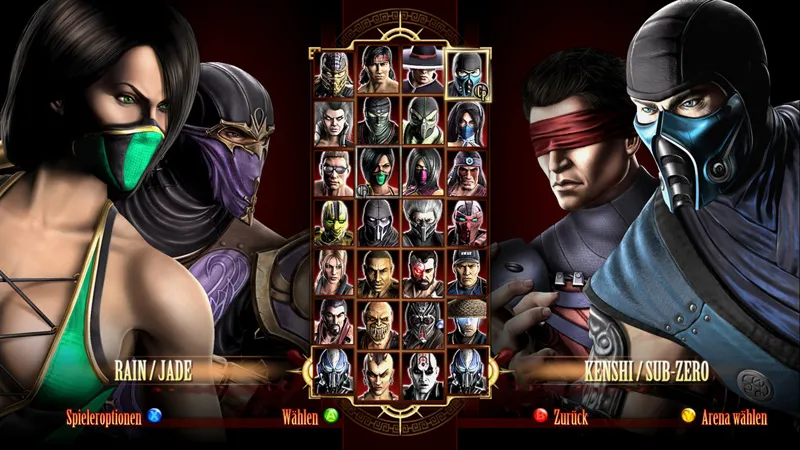Choose Sonya Blade's portrait

333,274
